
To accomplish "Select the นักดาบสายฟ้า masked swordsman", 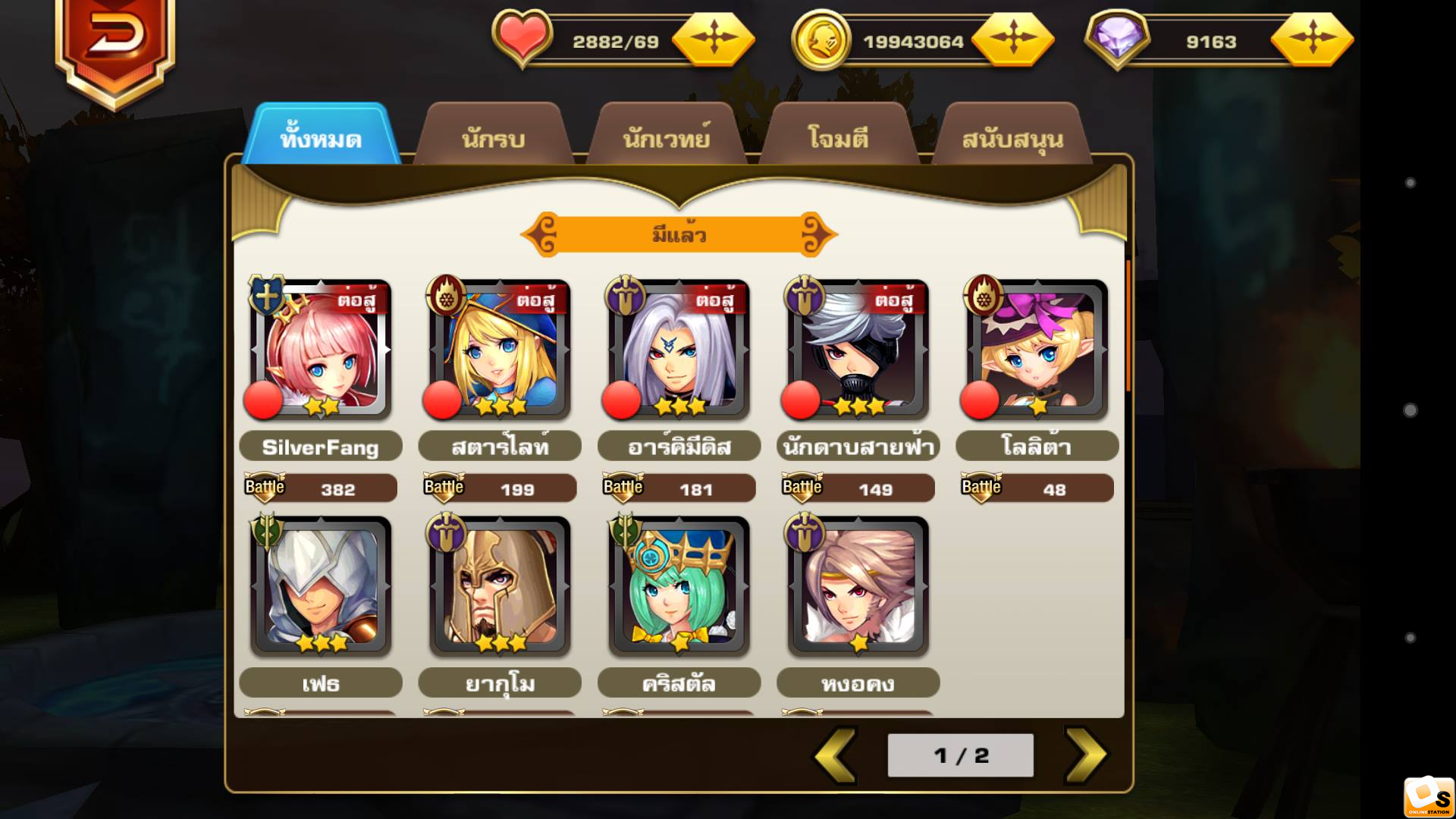I will pos(858,350).
